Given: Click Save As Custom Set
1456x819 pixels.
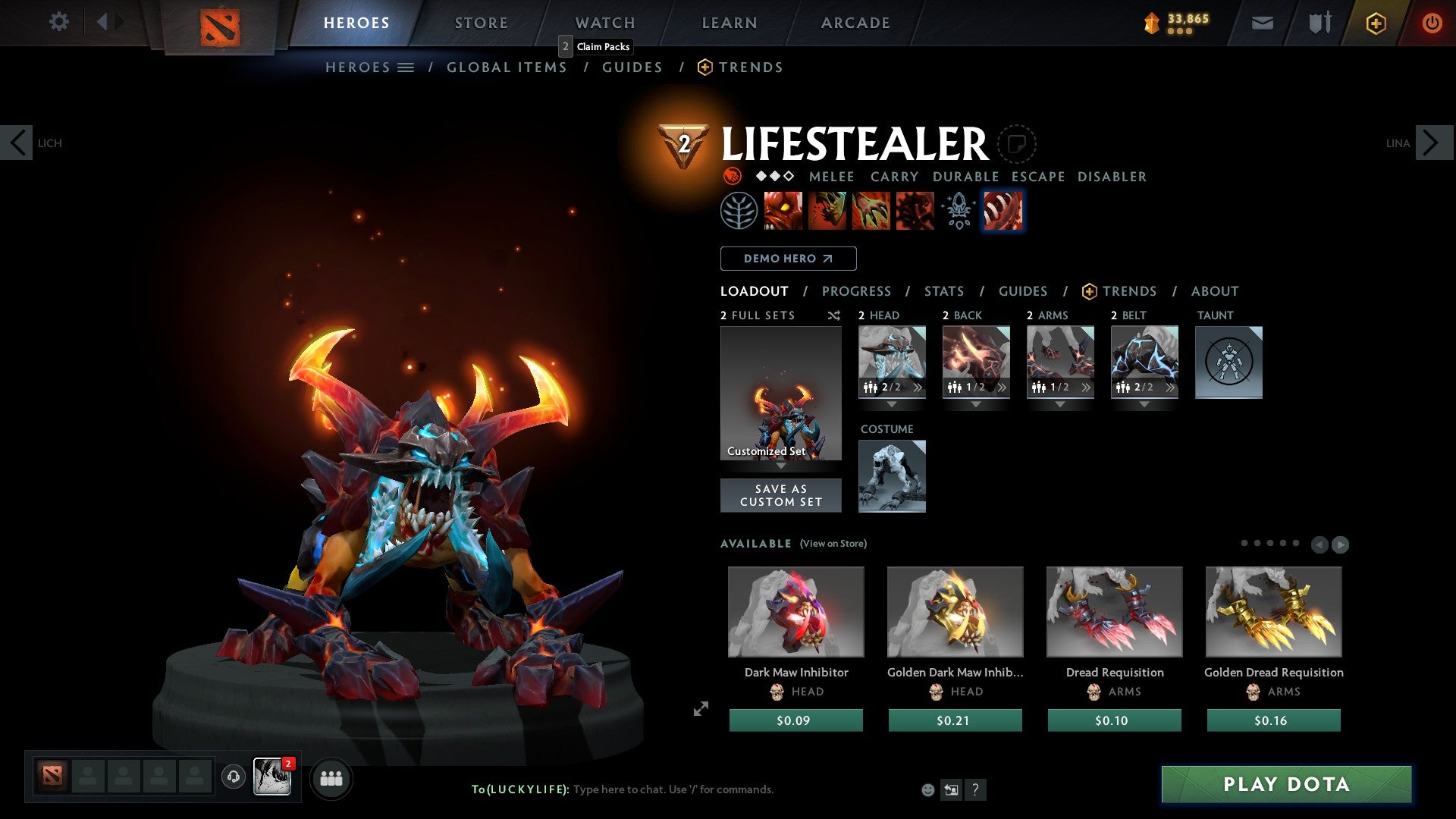Looking at the screenshot, I should [780, 495].
